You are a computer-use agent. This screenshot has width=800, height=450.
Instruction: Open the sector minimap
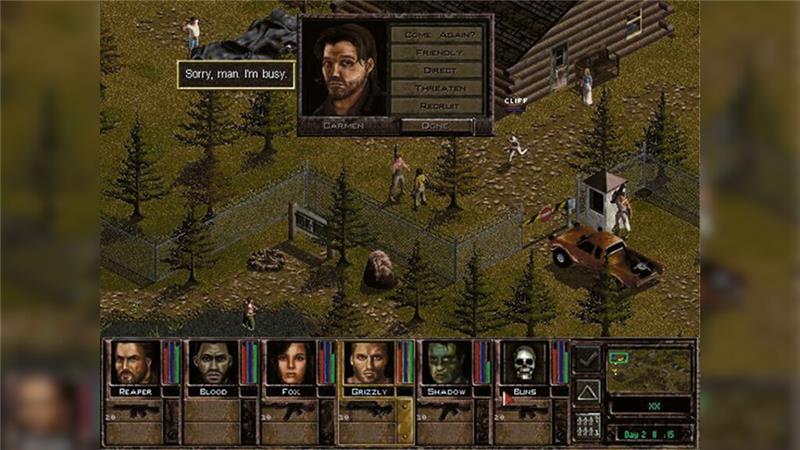(650, 368)
